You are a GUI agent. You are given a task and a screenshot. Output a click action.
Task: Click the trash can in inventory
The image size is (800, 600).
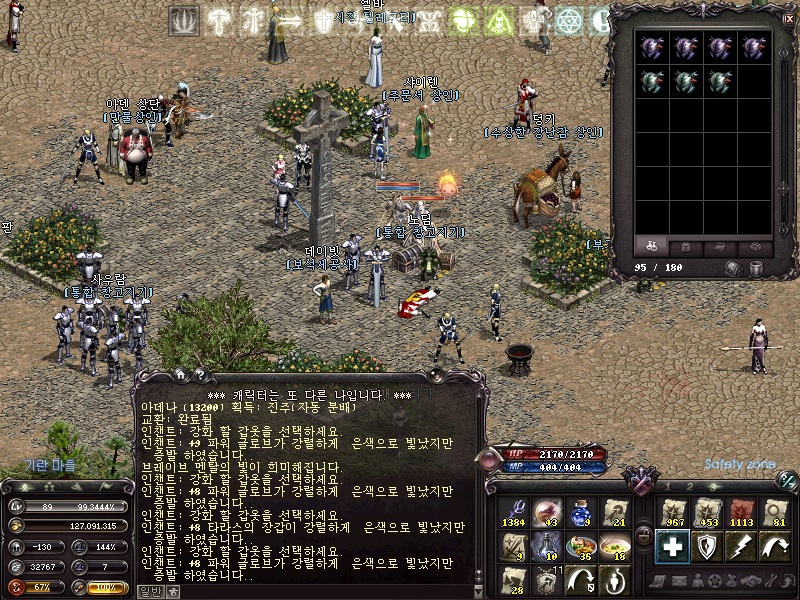[x=757, y=268]
